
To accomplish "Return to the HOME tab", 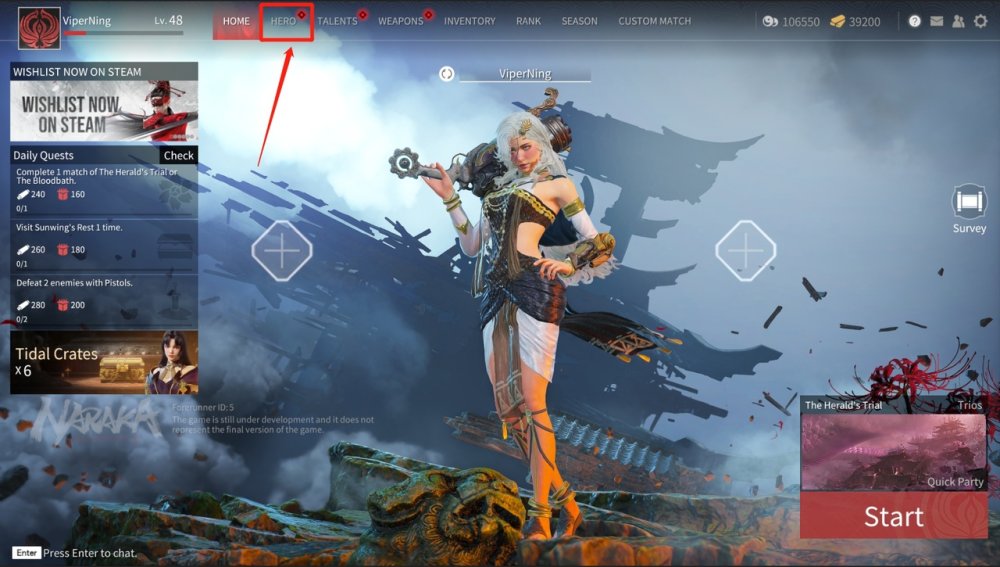I will pyautogui.click(x=236, y=21).
